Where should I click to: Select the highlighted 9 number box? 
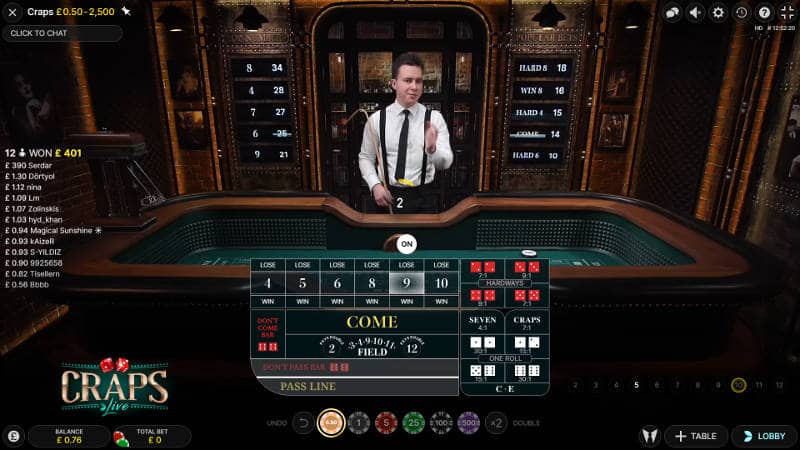point(406,283)
